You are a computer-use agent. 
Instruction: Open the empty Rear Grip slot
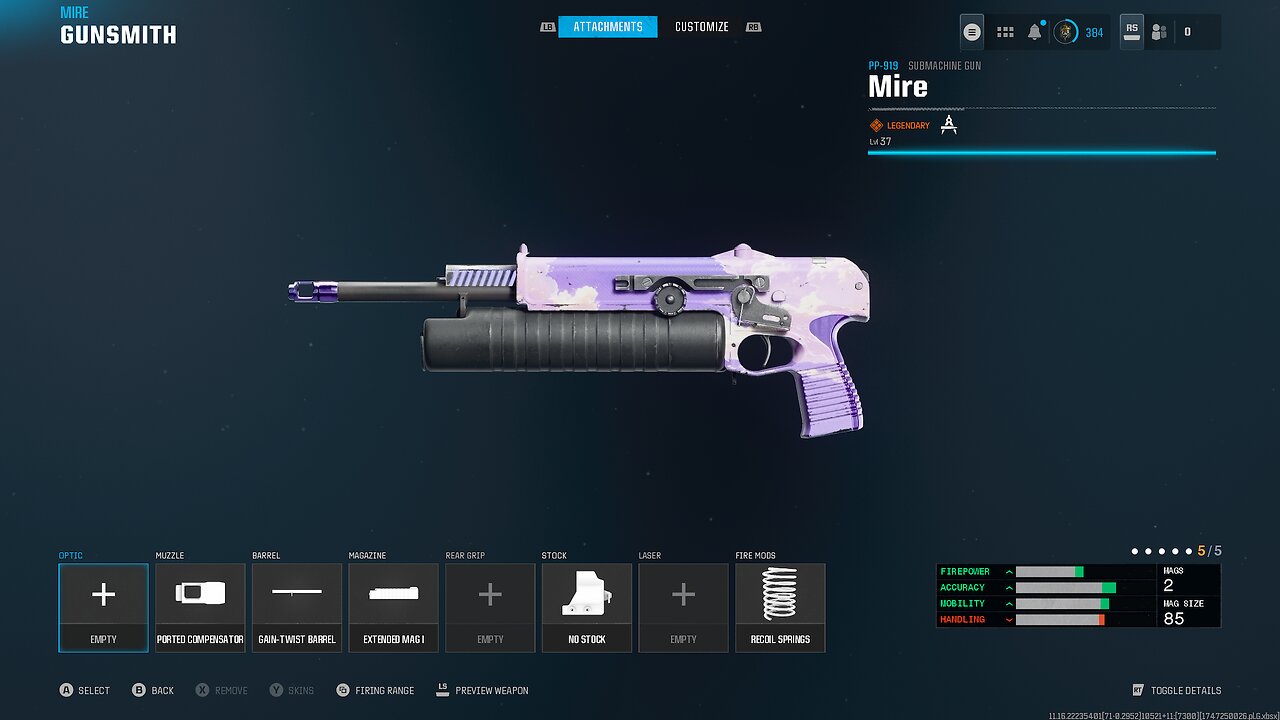490,607
